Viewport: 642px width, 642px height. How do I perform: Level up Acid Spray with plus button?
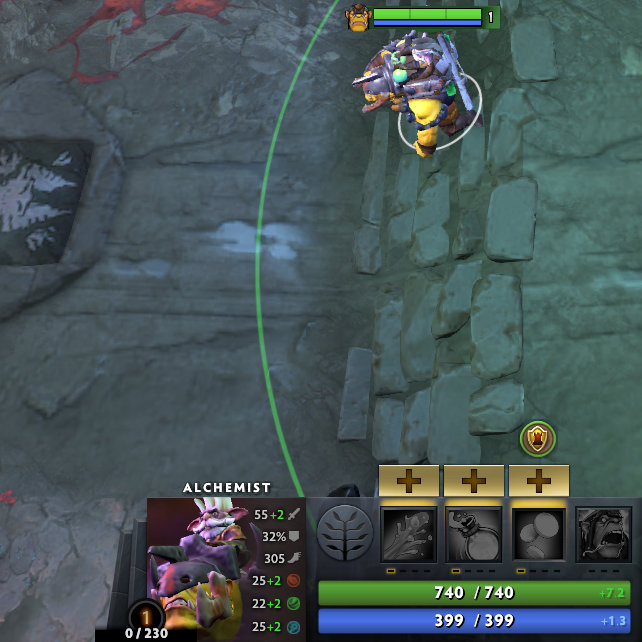pos(408,481)
